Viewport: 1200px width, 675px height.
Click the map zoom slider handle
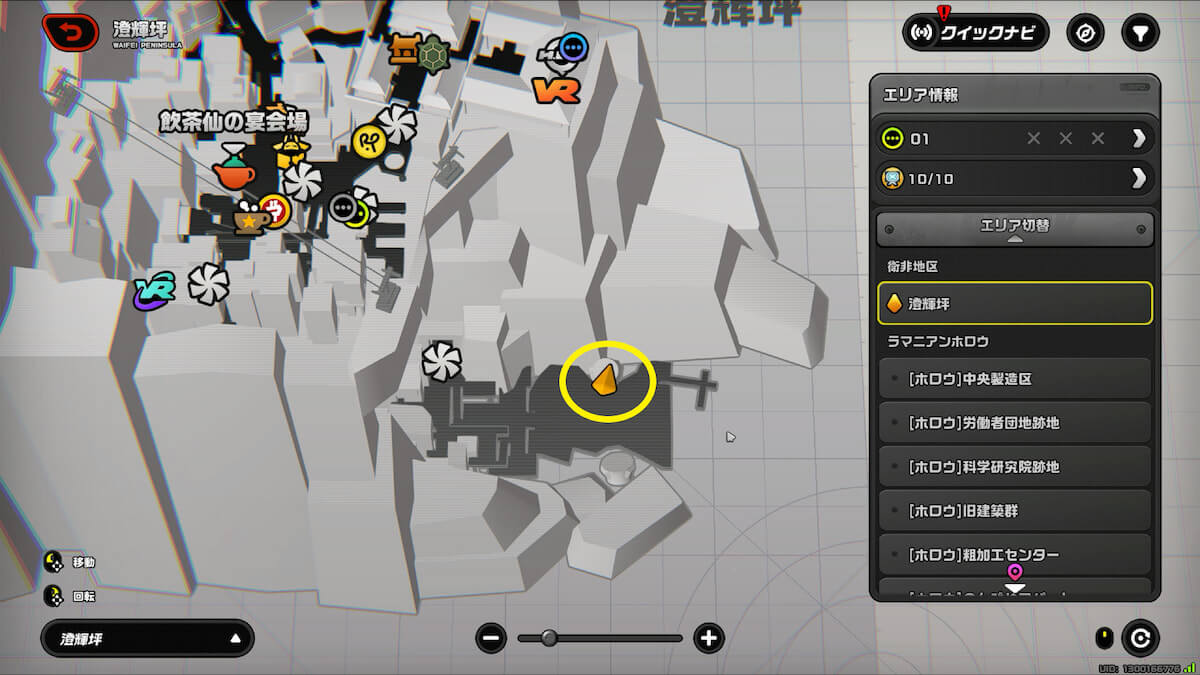pyautogui.click(x=549, y=638)
